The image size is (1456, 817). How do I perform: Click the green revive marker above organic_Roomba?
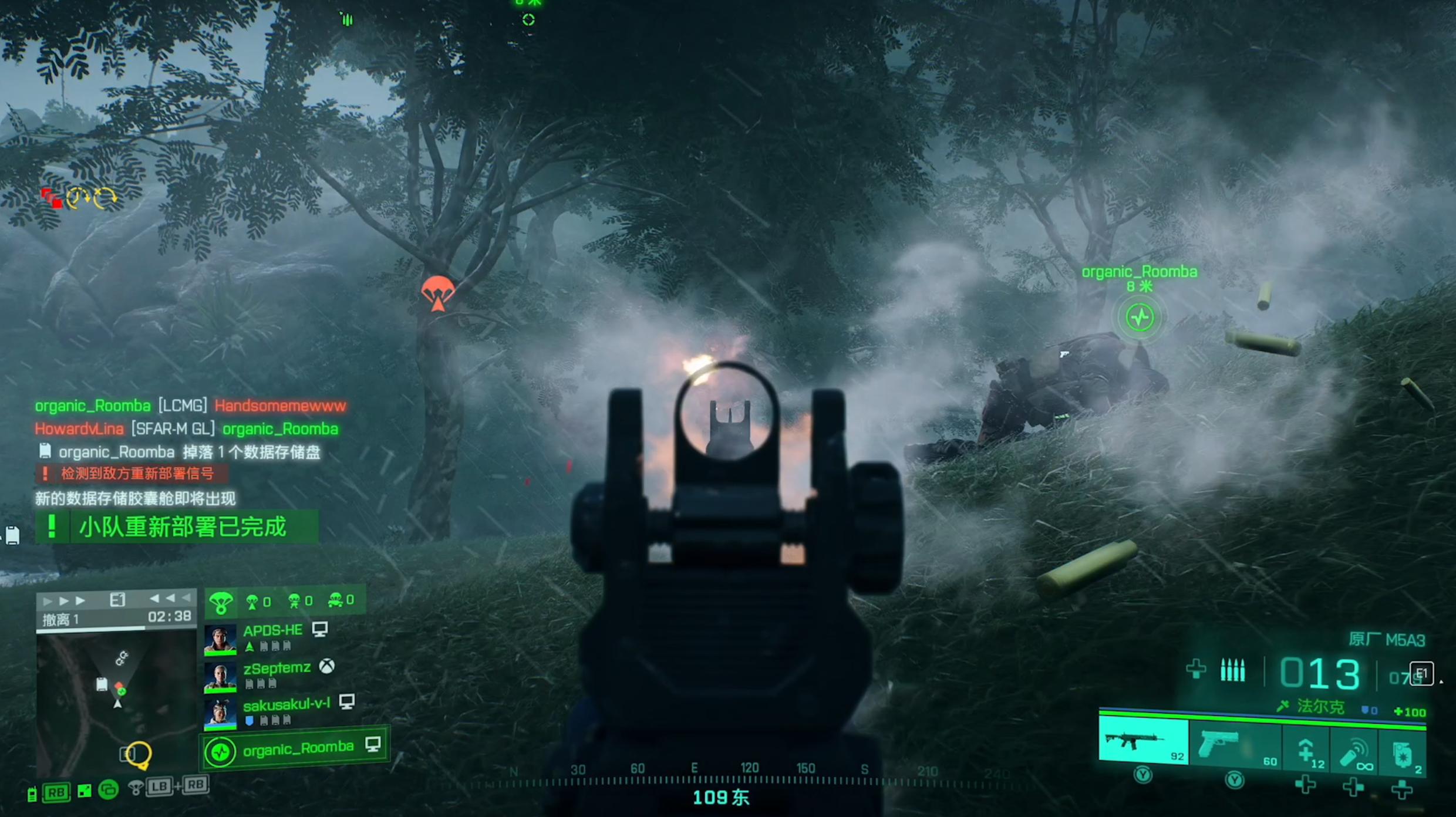pos(1140,318)
